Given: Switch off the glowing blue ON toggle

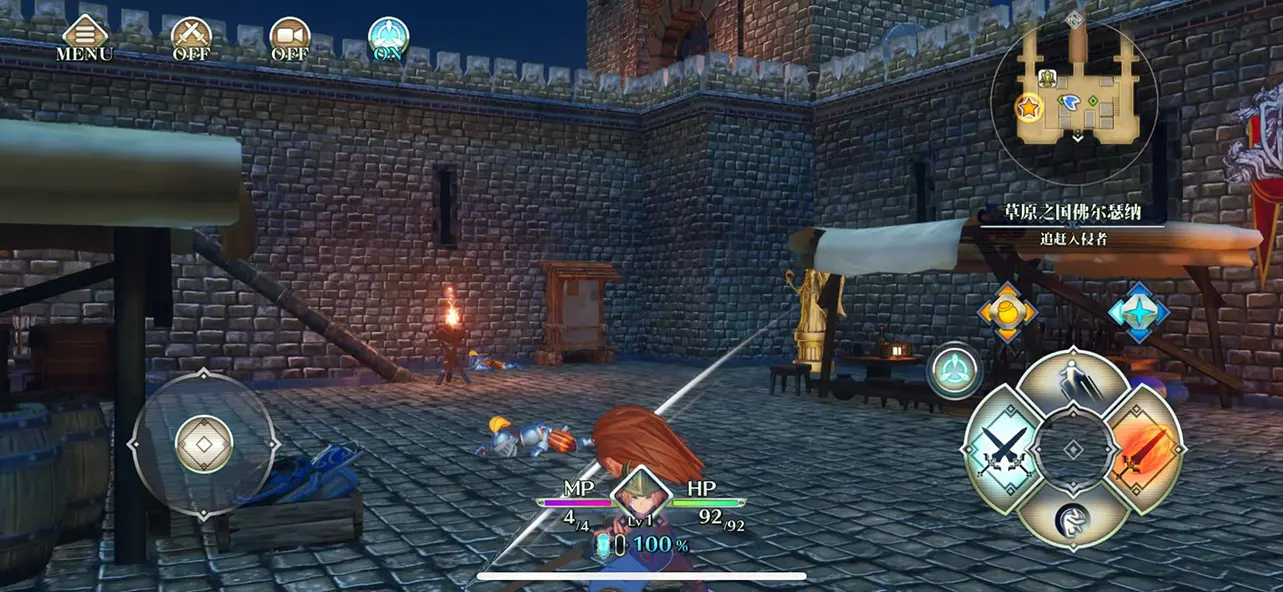Looking at the screenshot, I should 388,38.
